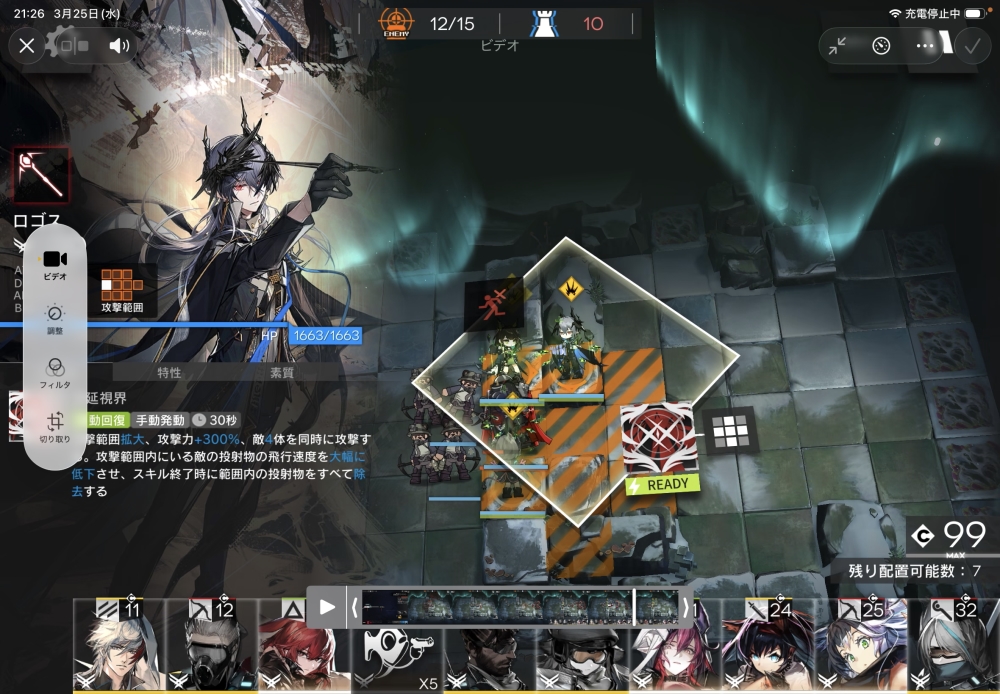Choose the cost-24 dark-haired operator card
This screenshot has width=1000, height=694.
point(767,646)
